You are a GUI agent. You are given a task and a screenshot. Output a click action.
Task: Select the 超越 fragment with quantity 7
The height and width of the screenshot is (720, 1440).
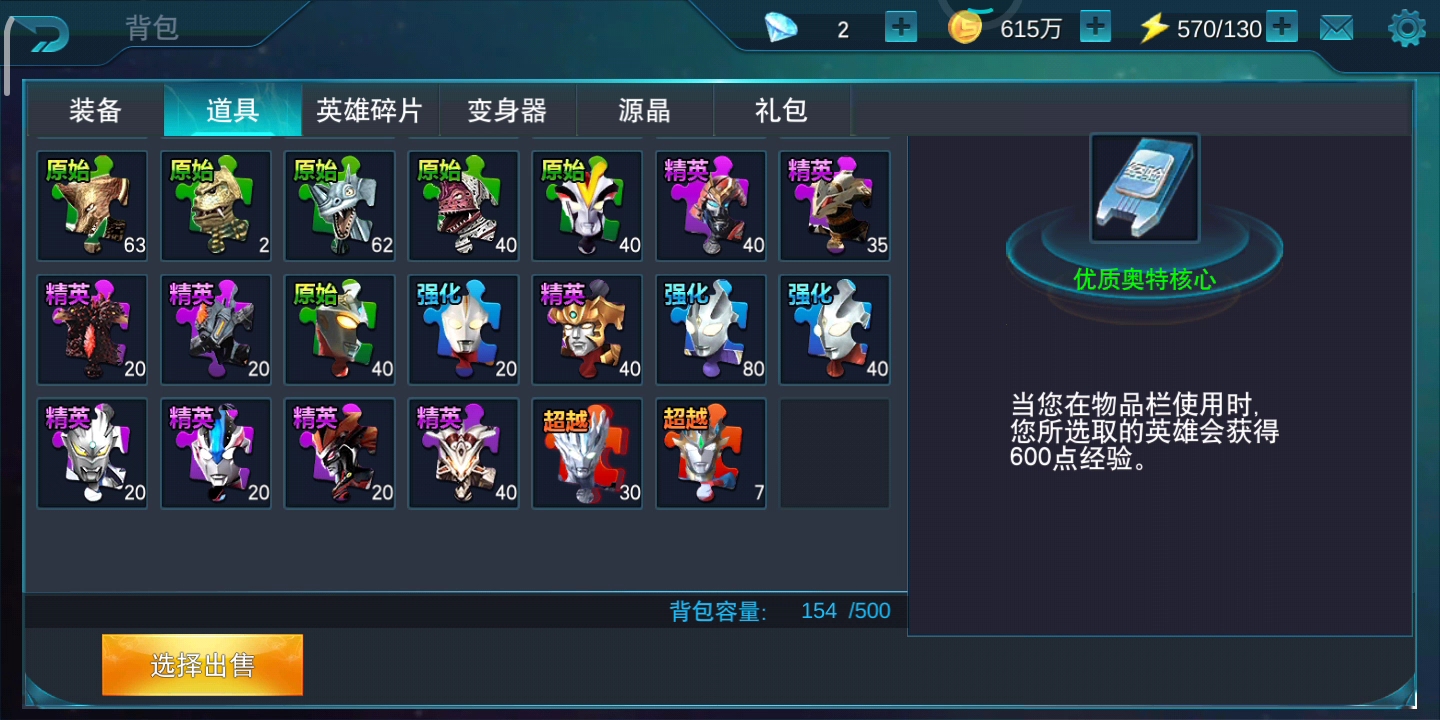711,452
